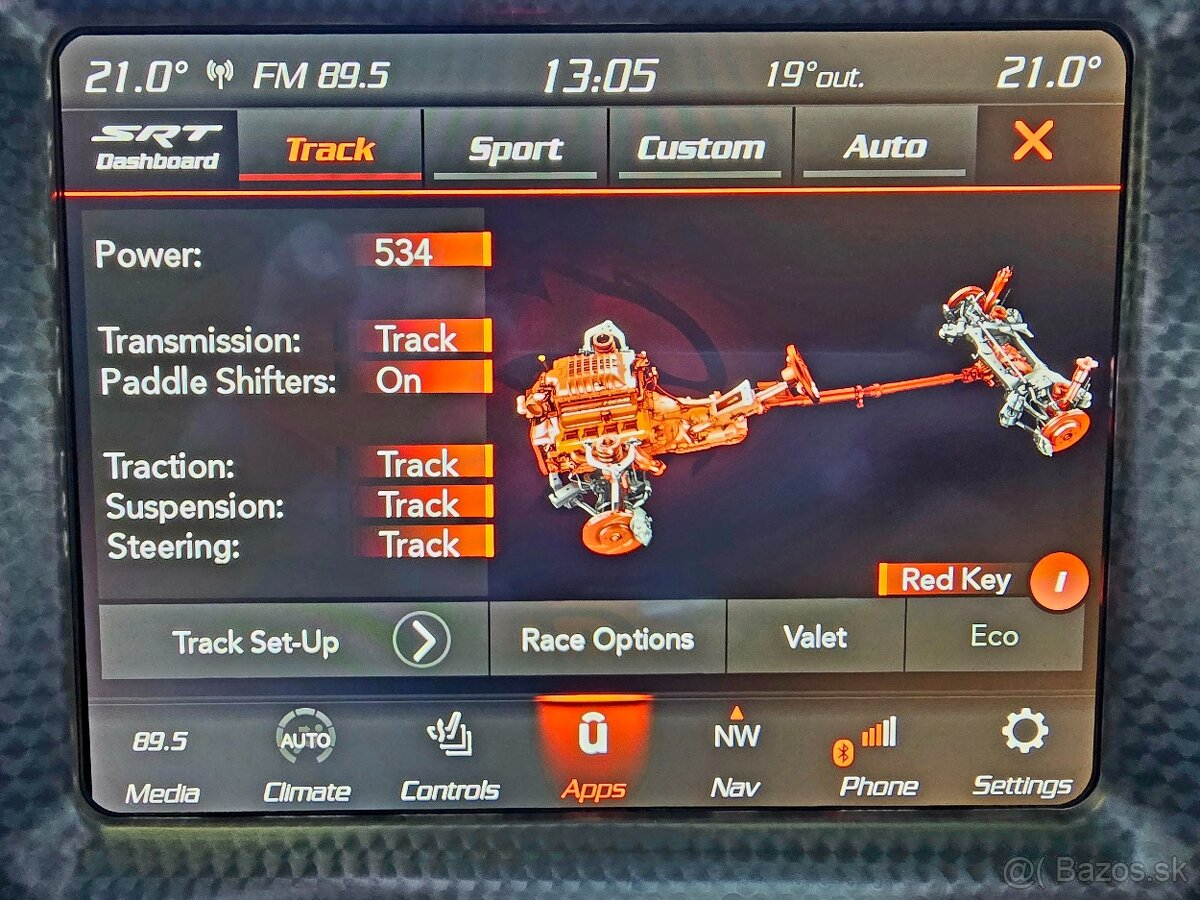Viewport: 1200px width, 900px height.
Task: Open the Controls menu
Action: tap(449, 761)
